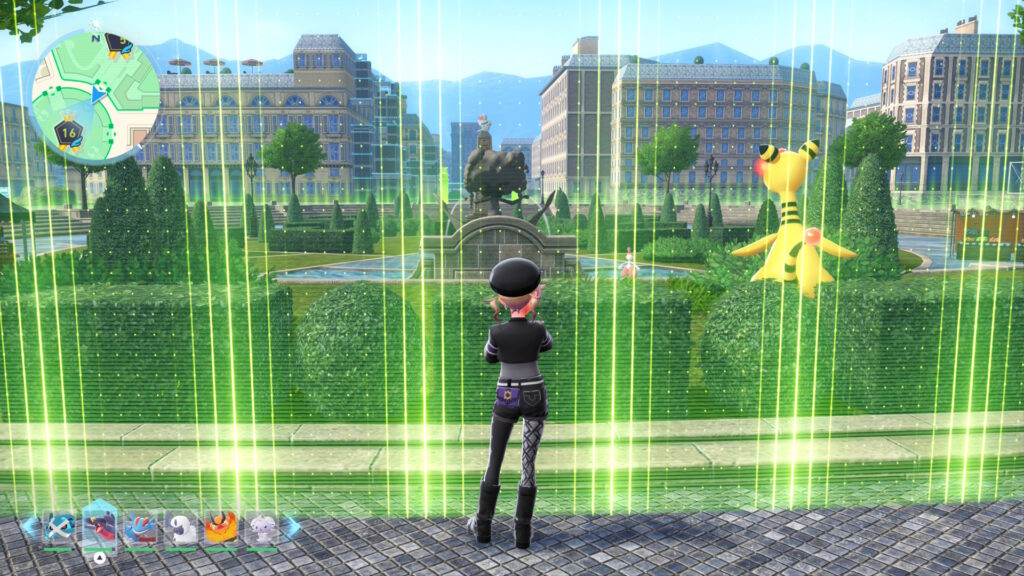
Task: Select the pale Espurr party slot
Action: point(261,528)
